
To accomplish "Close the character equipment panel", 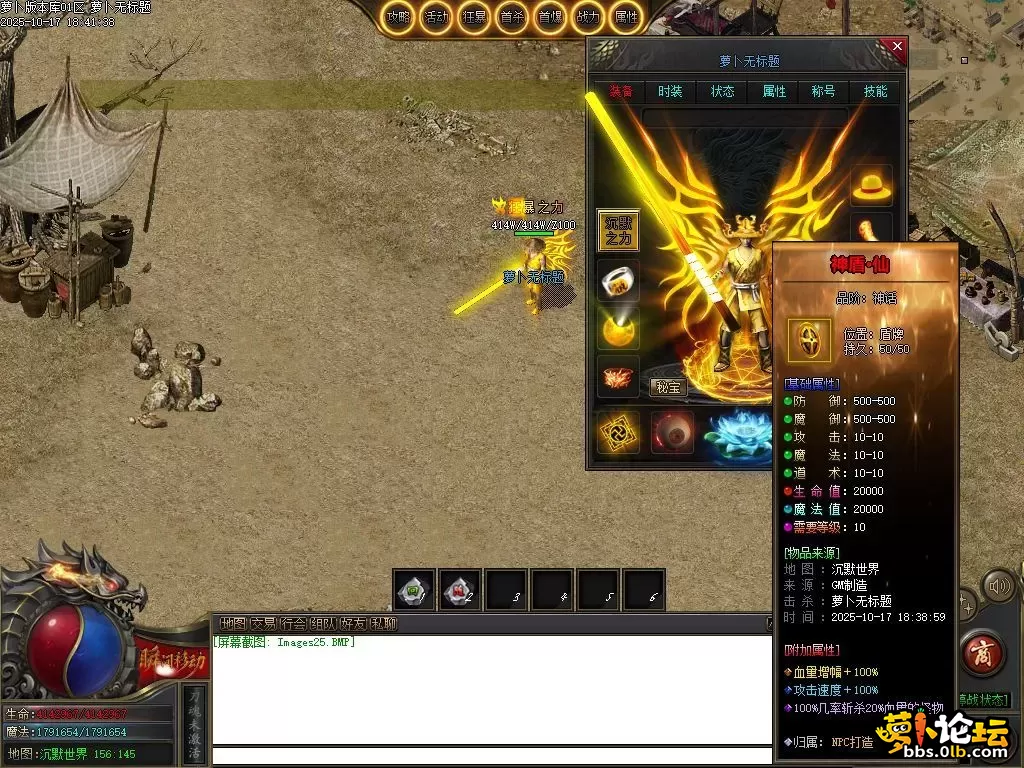I will [897, 46].
